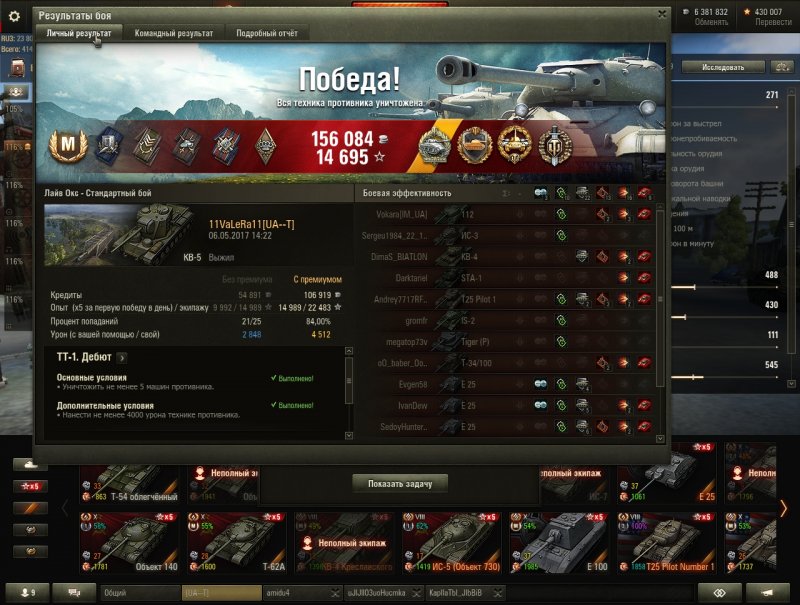Click the Показать задачу button
Image resolution: width=800 pixels, height=605 pixels.
pyautogui.click(x=400, y=483)
